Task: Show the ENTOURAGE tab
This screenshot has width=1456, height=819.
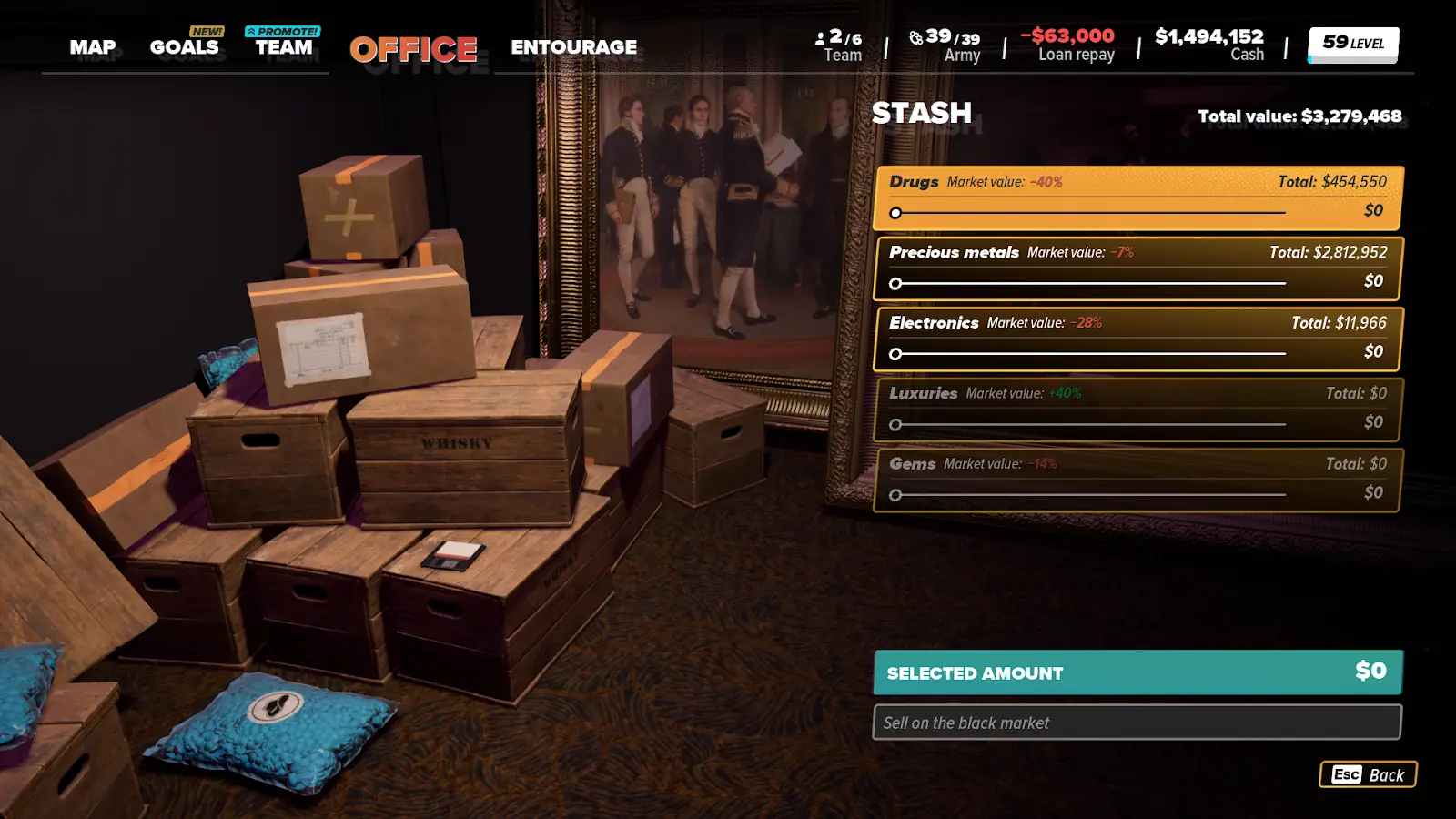Action: [573, 47]
